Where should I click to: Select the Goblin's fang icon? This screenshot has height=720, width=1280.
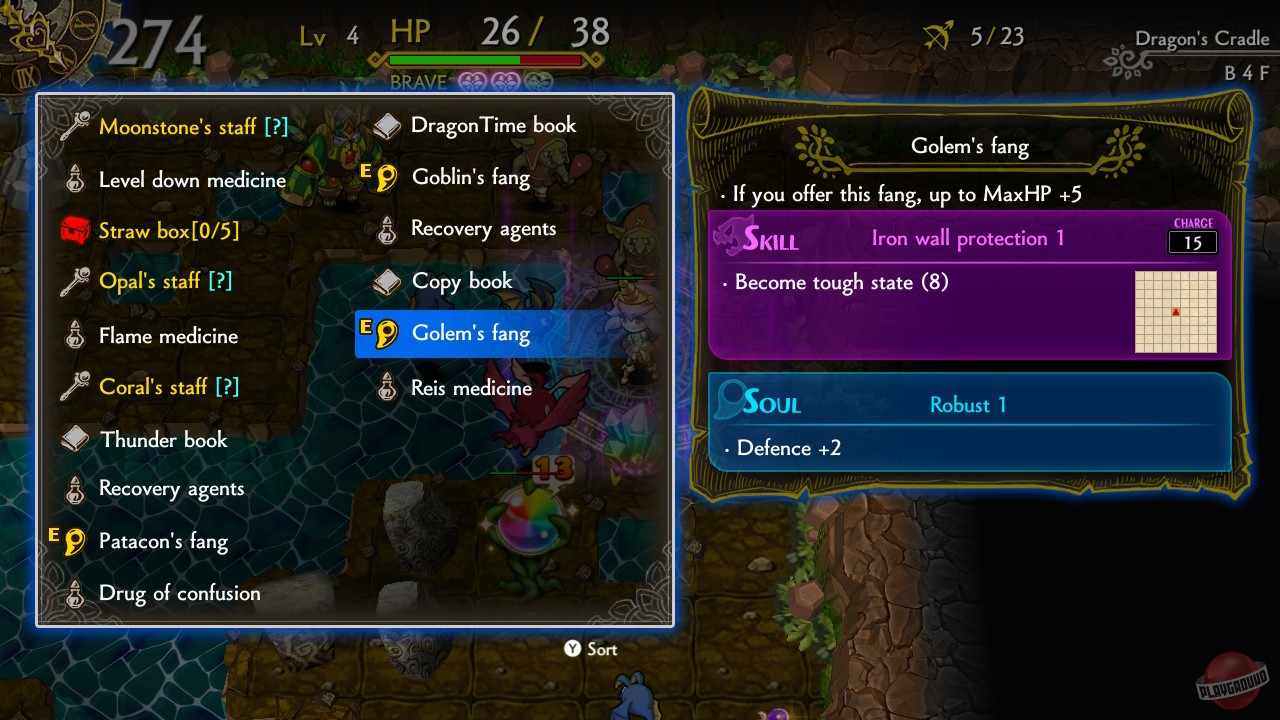point(387,177)
